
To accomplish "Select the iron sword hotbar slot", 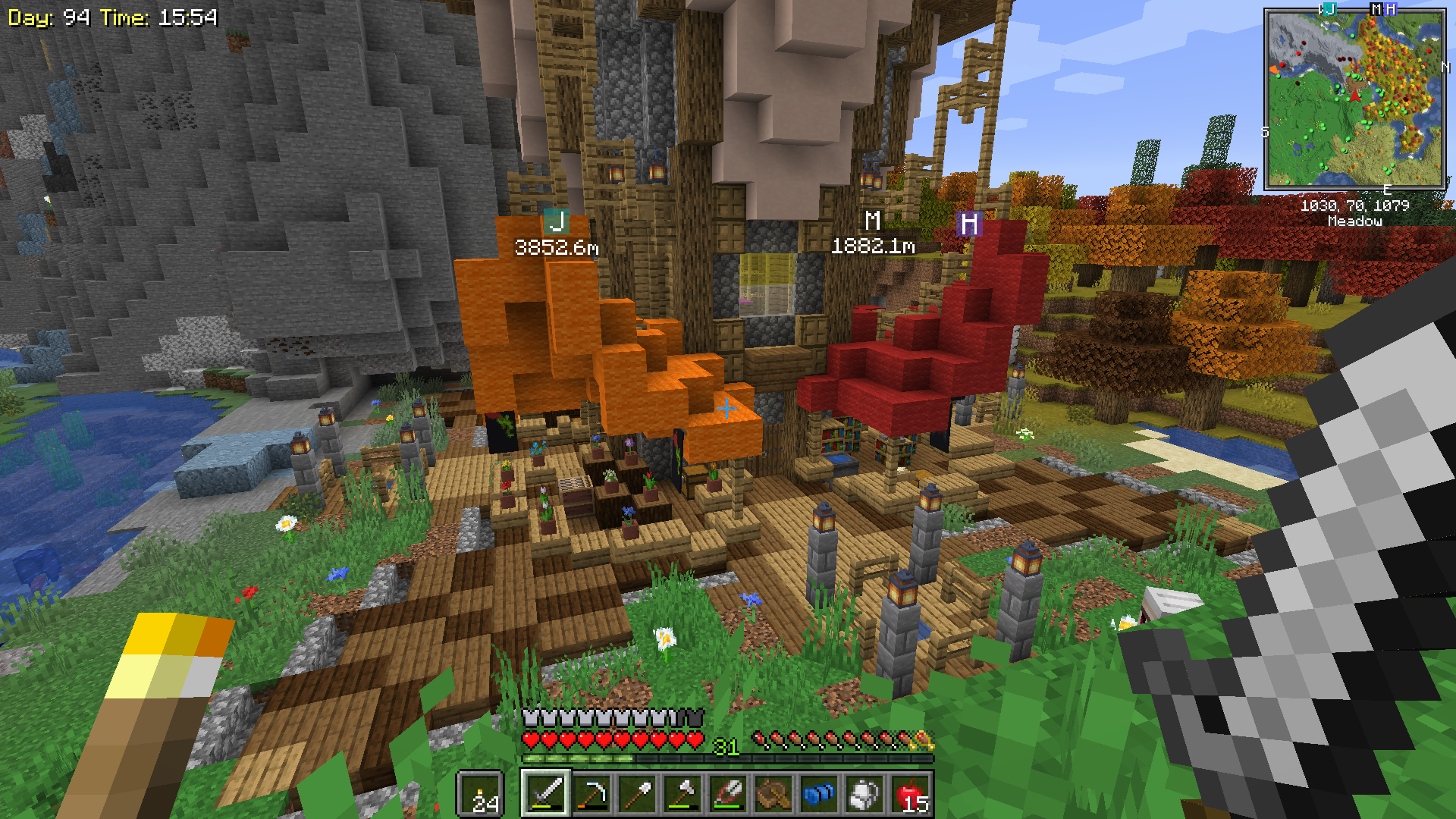I will [545, 794].
